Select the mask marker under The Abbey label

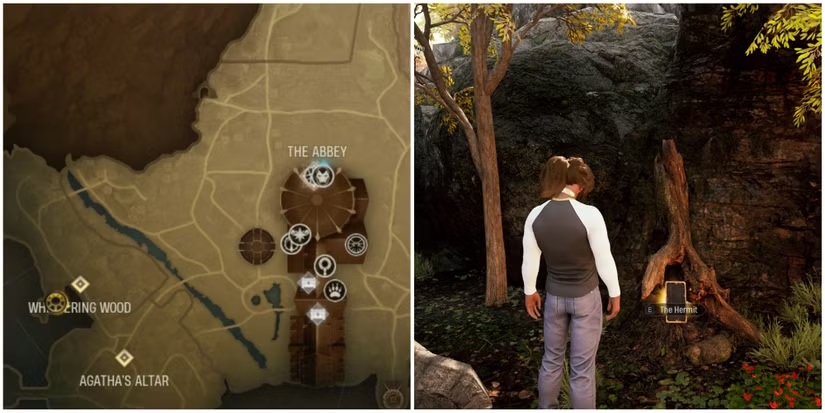click(322, 176)
